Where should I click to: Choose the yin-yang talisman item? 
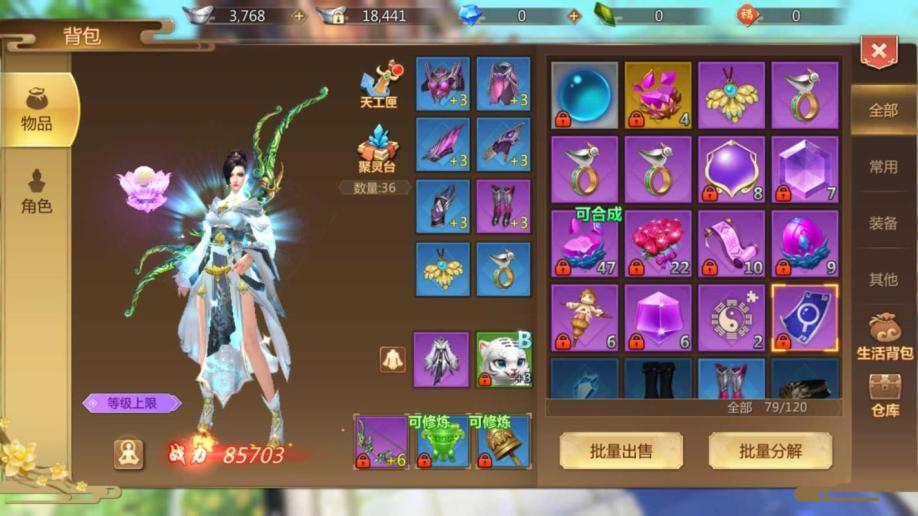point(731,317)
